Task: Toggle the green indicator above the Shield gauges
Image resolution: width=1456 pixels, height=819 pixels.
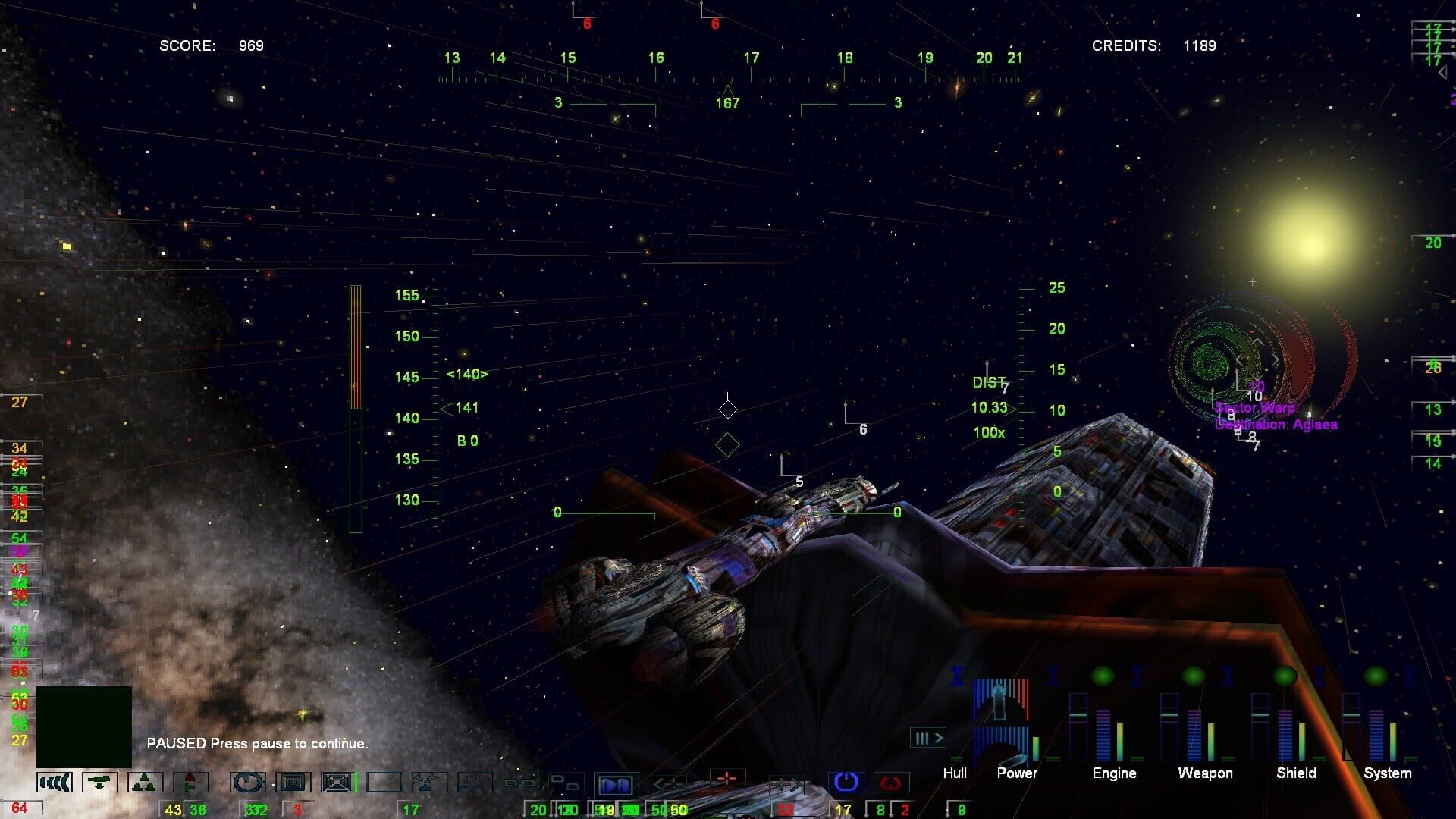Action: (1283, 675)
